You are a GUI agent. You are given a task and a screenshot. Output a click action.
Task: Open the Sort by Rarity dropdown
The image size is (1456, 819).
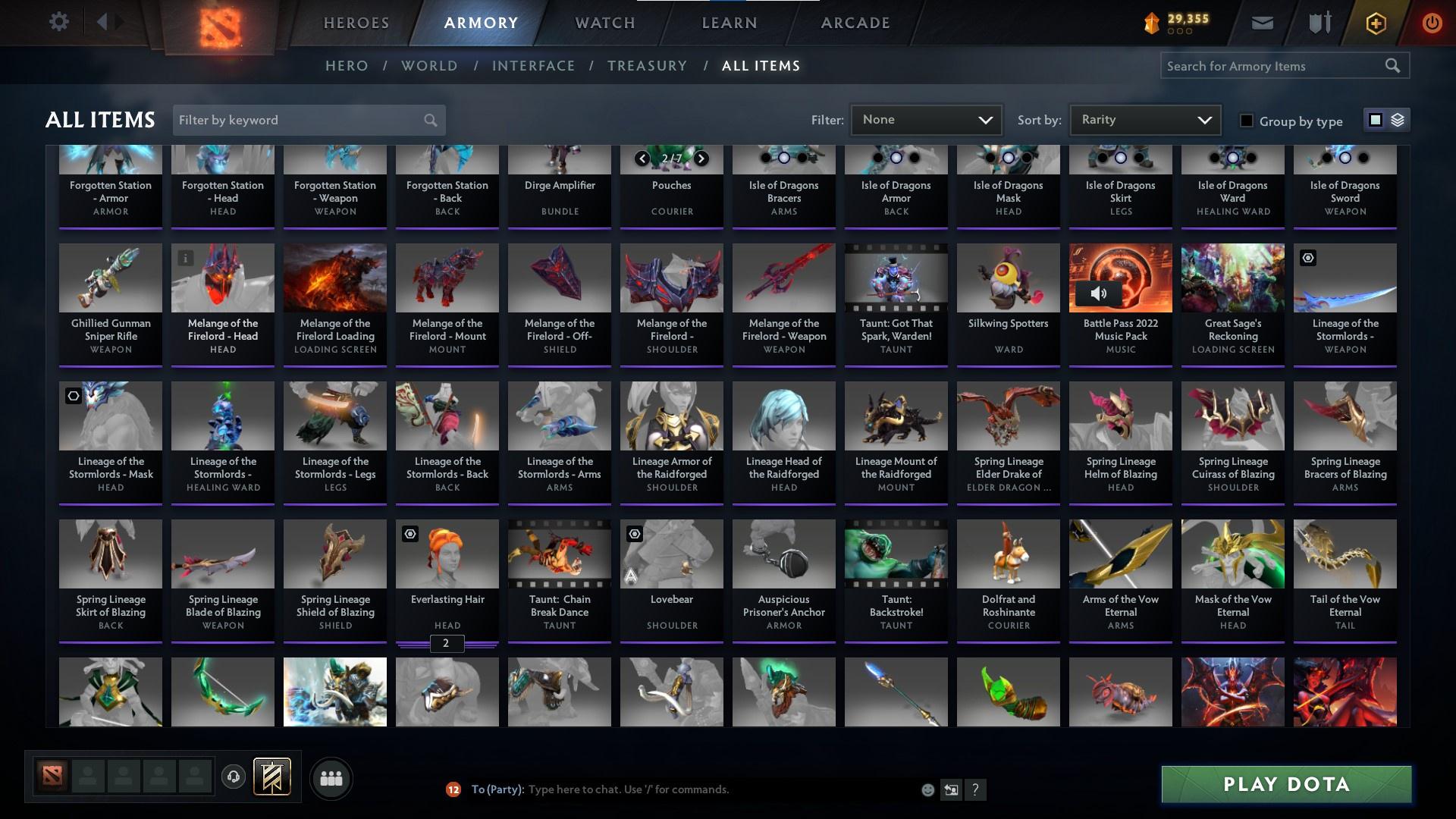(x=1144, y=119)
